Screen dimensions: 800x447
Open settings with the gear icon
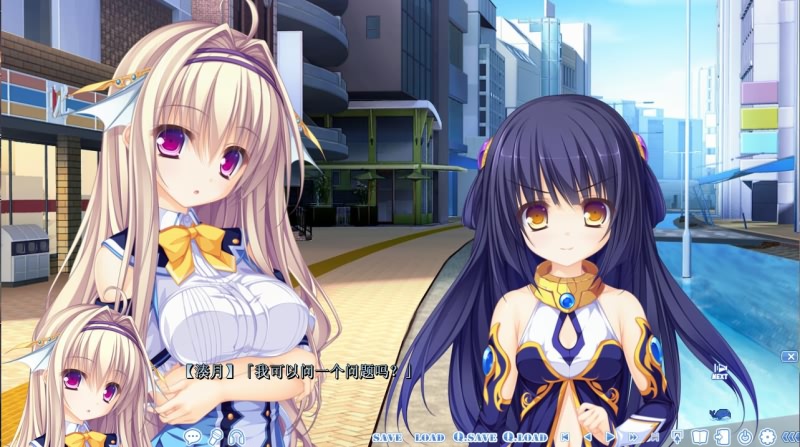[767, 436]
